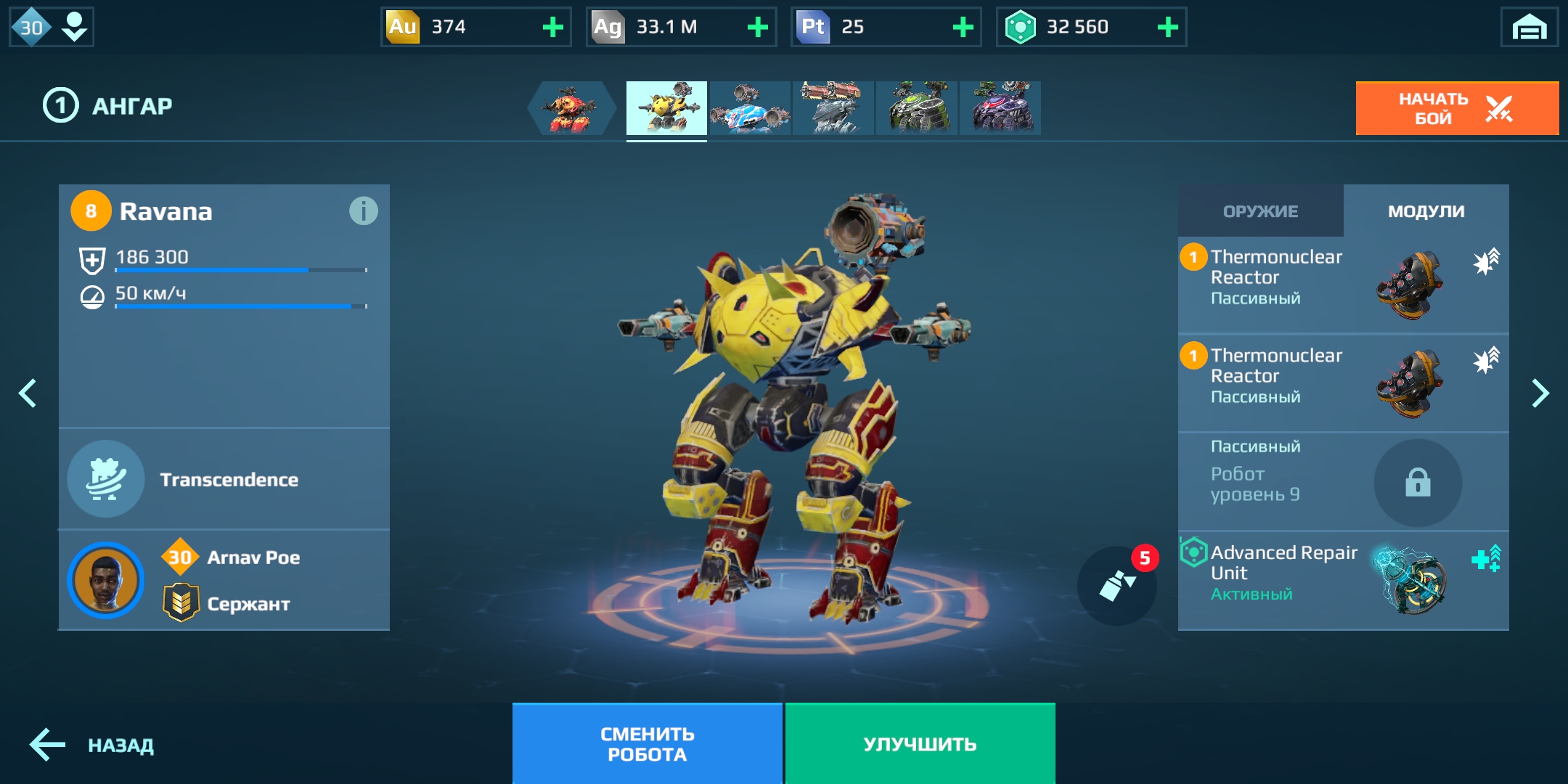Add more gold (Au) currency
The image size is (1568, 784).
(x=552, y=28)
